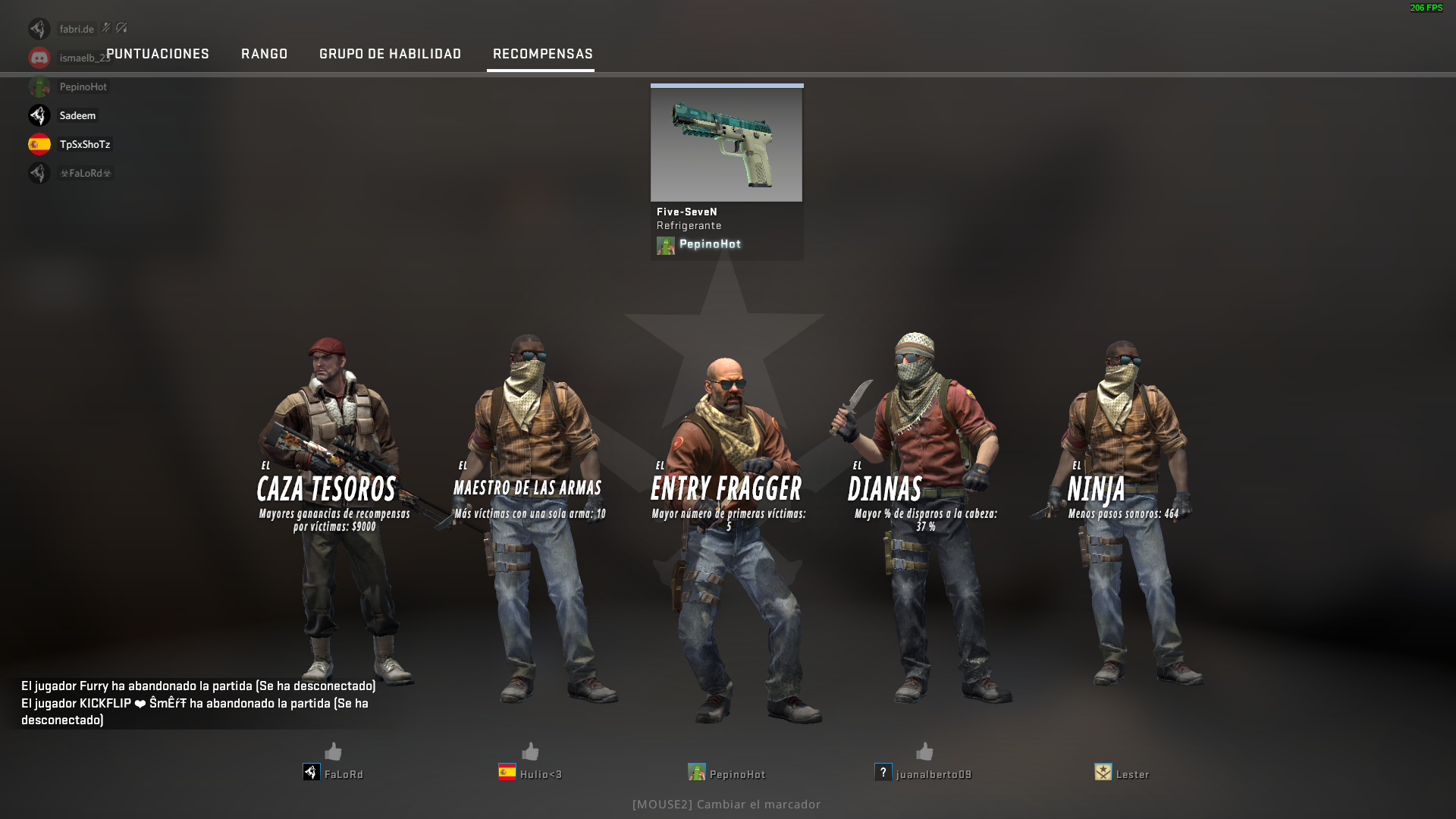Switch to the Puntuaciones tab
Viewport: 1456px width, 819px height.
tap(158, 54)
